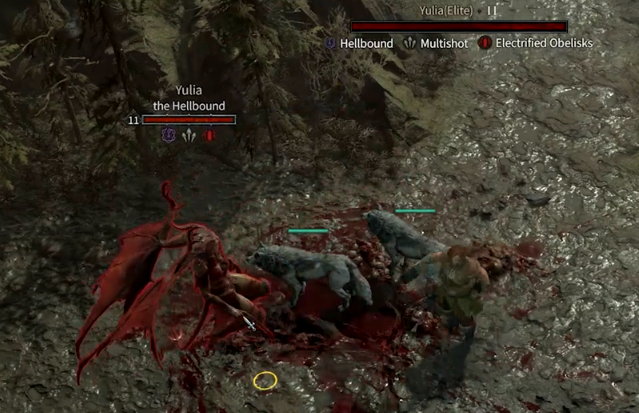Image resolution: width=639 pixels, height=413 pixels.
Task: Select the Electrified Obelisks affix icon
Action: point(485,44)
